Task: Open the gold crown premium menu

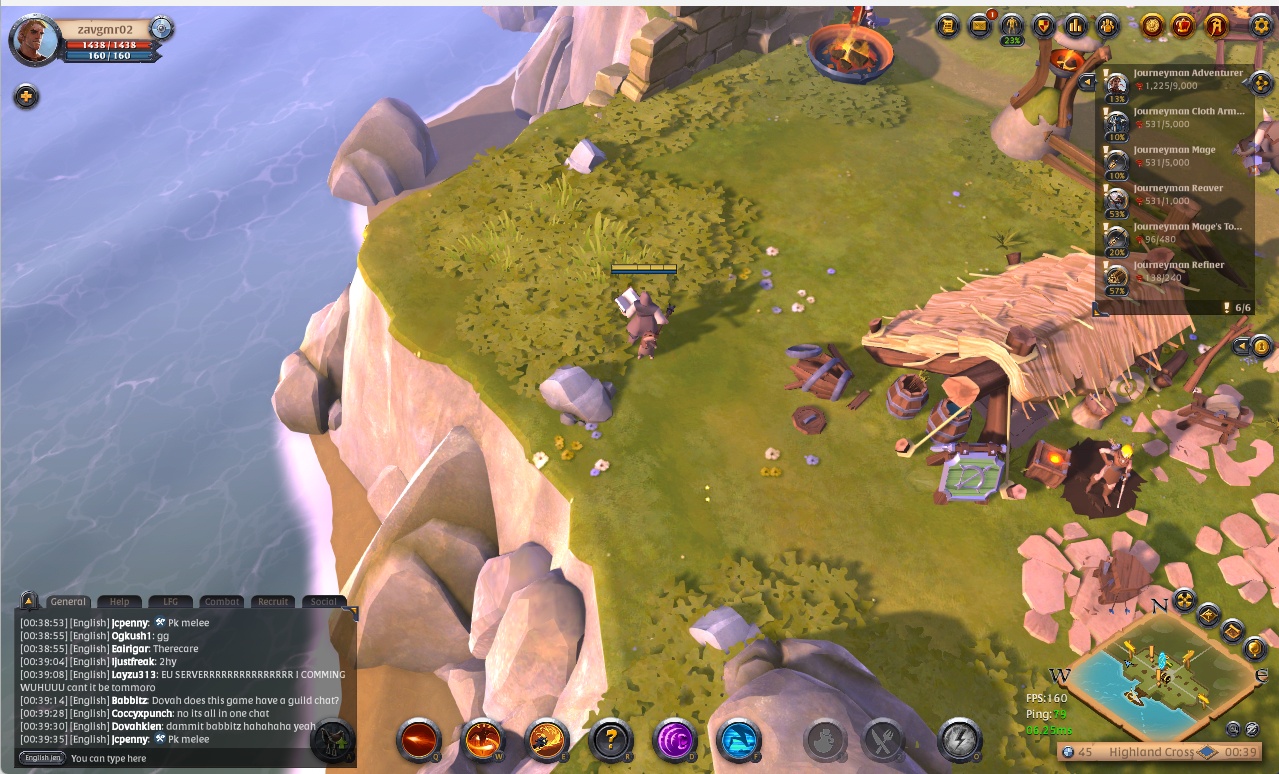Action: point(1184,26)
